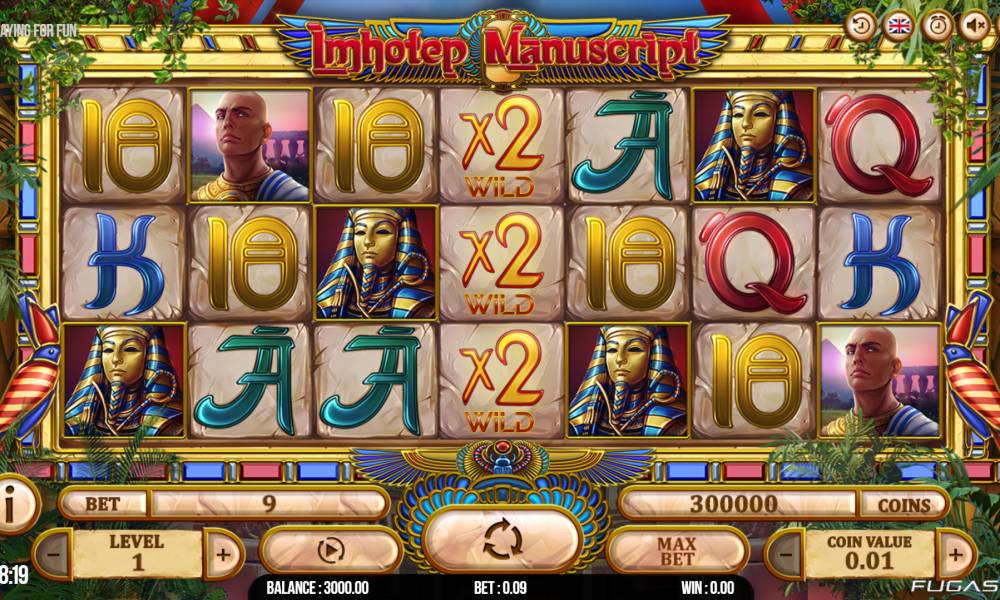The width and height of the screenshot is (1000, 600).
Task: Start autoplay with the play button
Action: tap(331, 550)
